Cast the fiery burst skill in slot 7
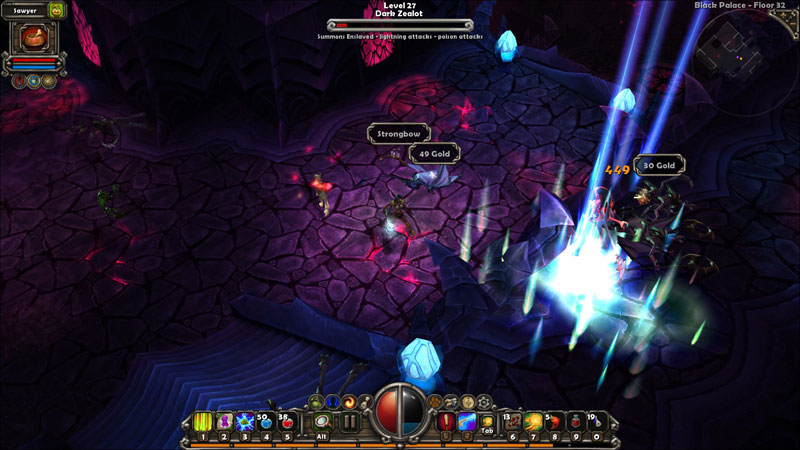This screenshot has height=450, width=800. pyautogui.click(x=534, y=423)
